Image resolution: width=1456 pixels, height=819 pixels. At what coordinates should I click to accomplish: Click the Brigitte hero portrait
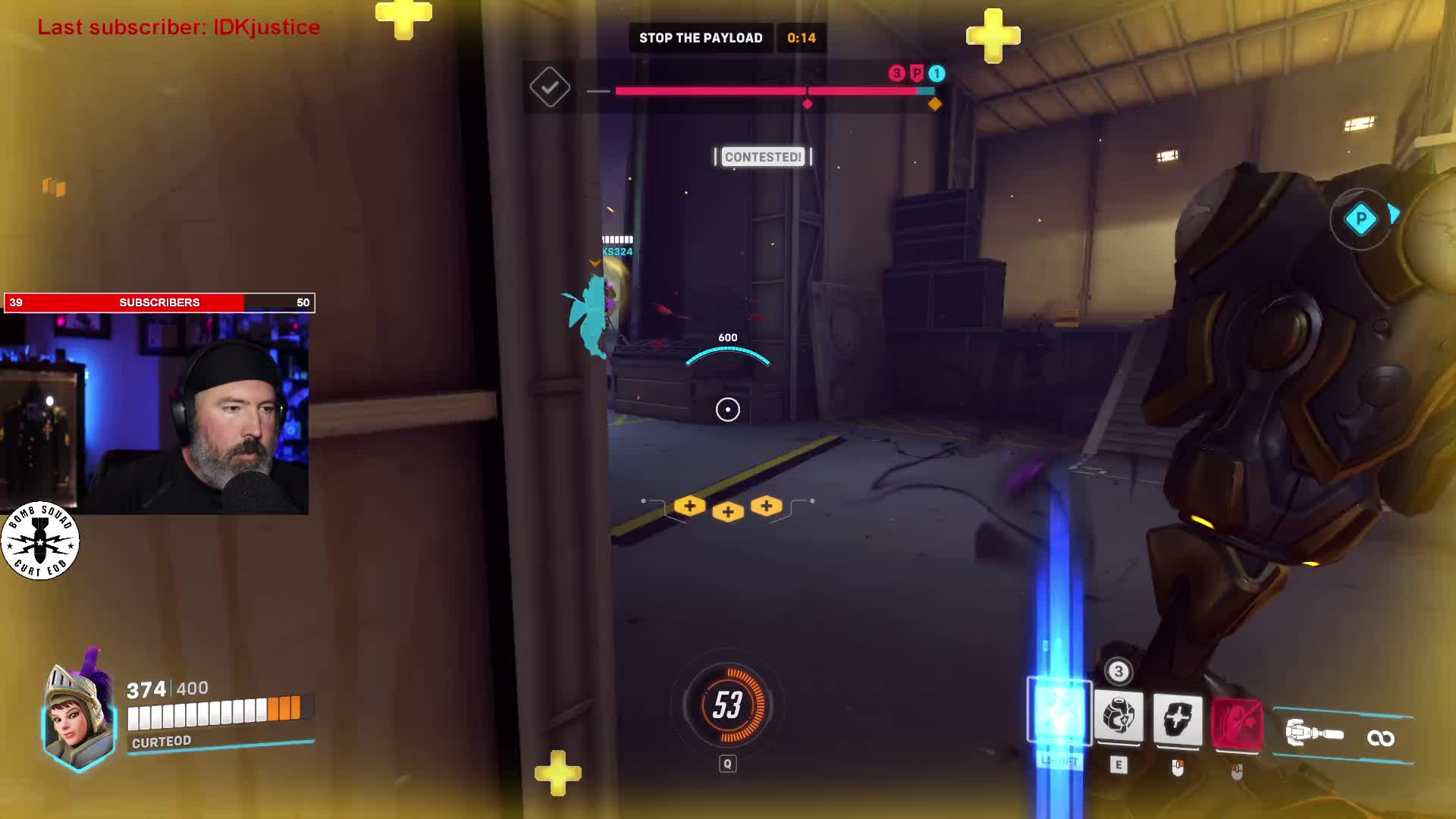click(x=78, y=717)
